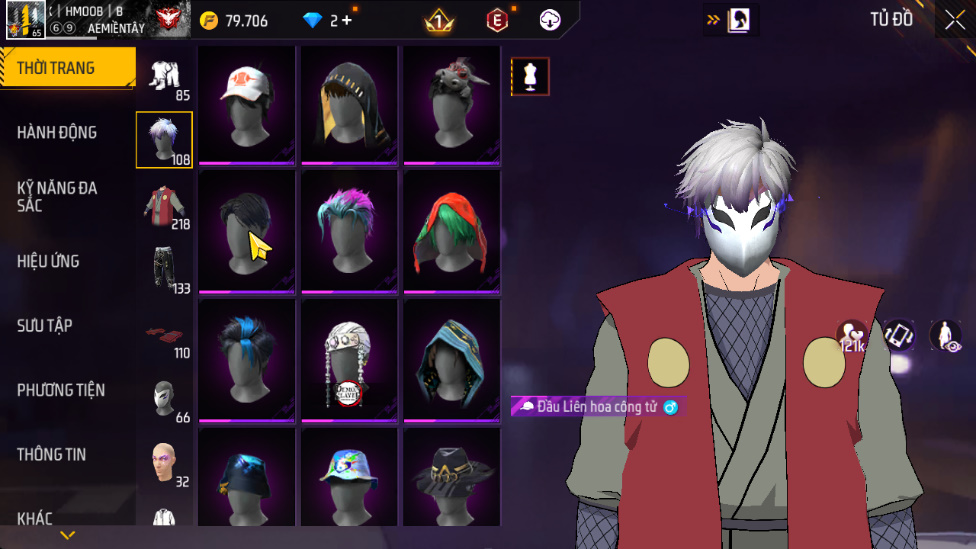Click the gold coin balance 79.706
The width and height of the screenshot is (976, 549).
pyautogui.click(x=234, y=20)
